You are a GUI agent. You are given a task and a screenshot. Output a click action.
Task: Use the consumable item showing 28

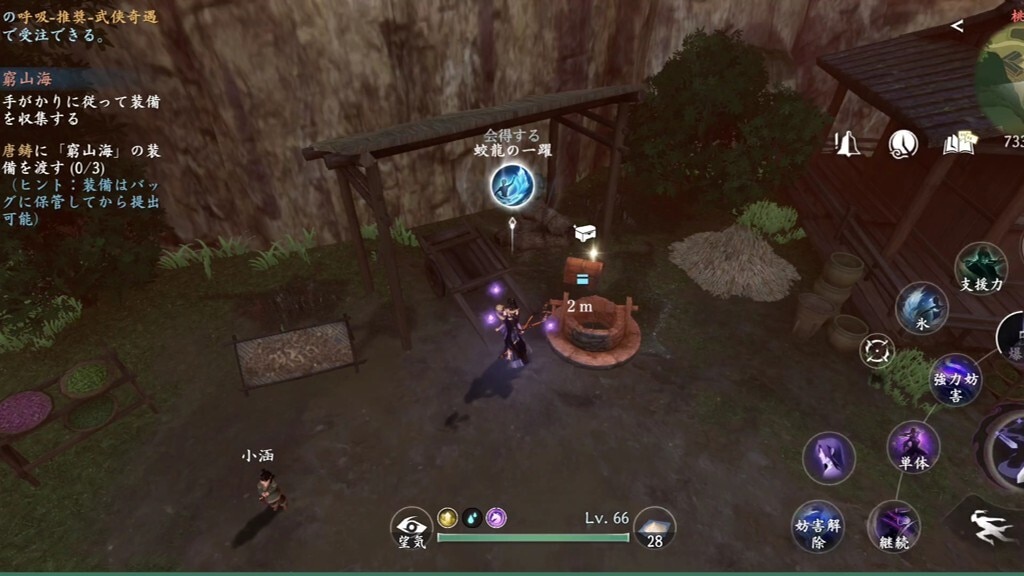coord(655,527)
